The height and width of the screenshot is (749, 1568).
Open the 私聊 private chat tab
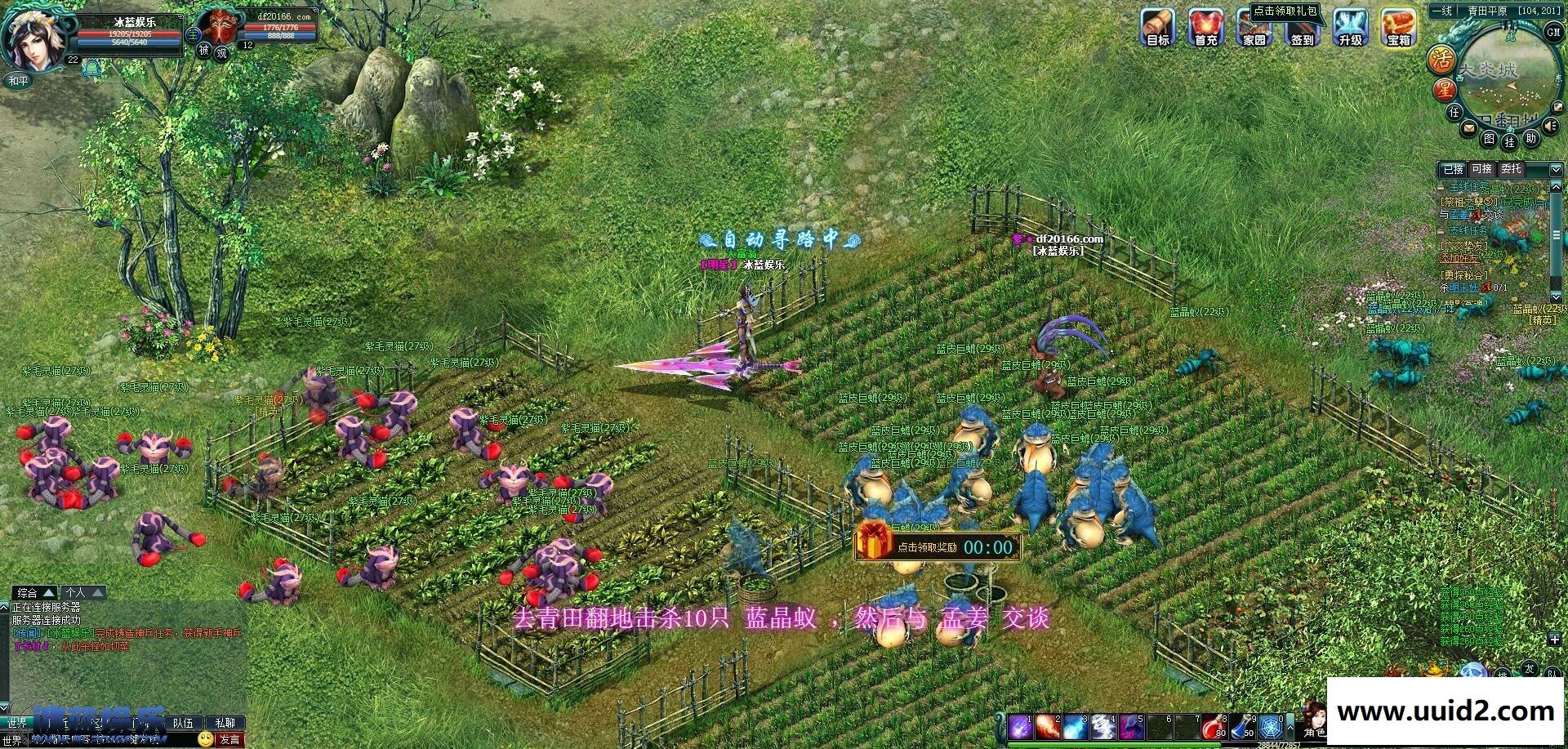tap(225, 724)
